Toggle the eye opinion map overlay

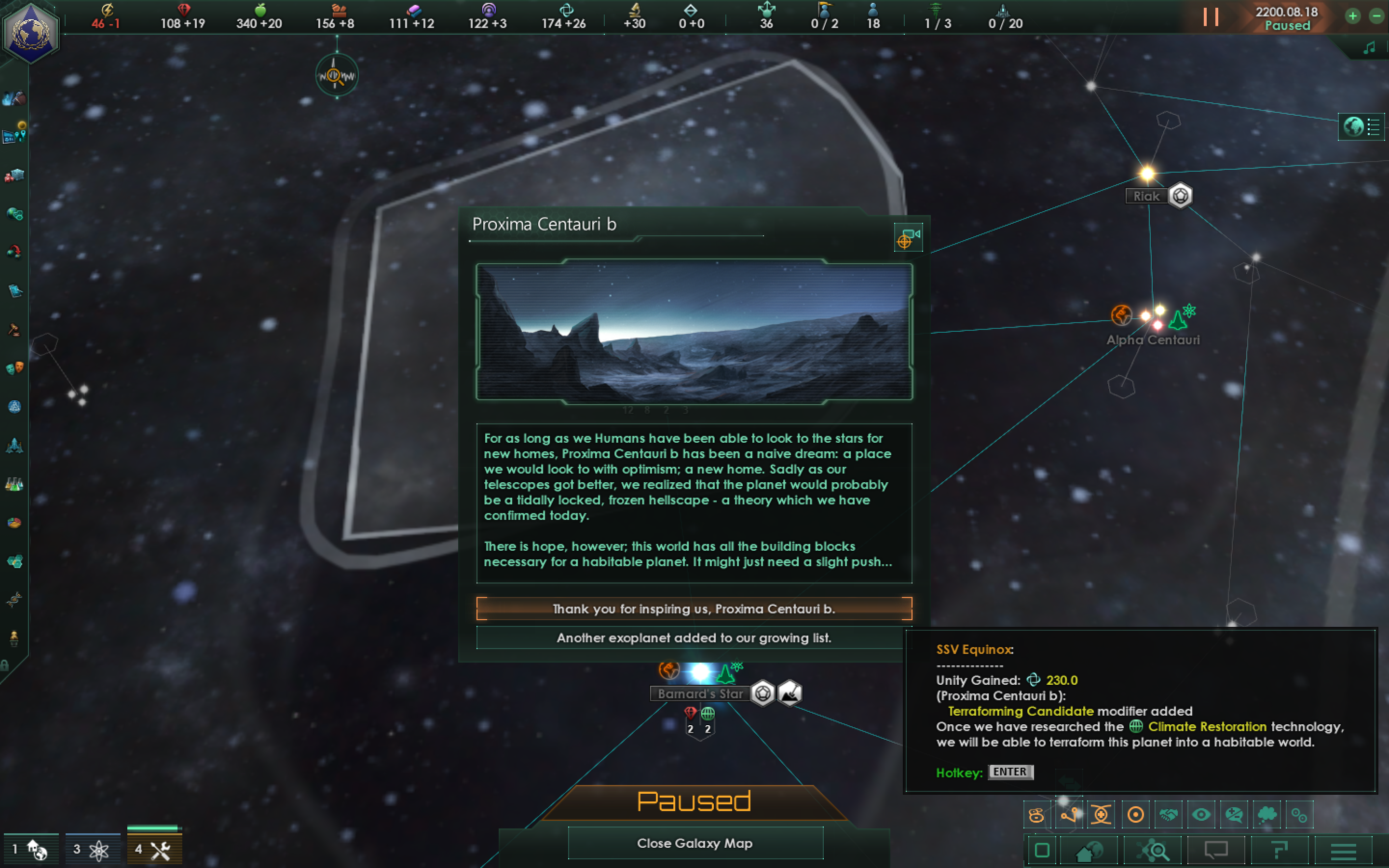[1202, 814]
